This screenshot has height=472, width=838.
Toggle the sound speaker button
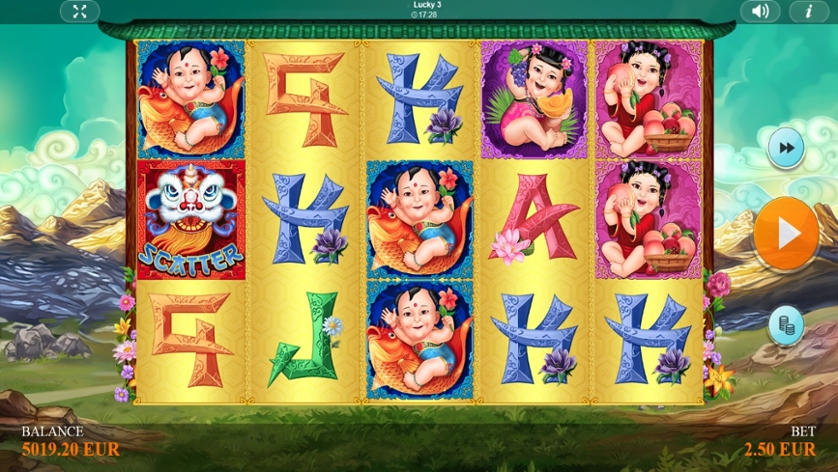760,11
